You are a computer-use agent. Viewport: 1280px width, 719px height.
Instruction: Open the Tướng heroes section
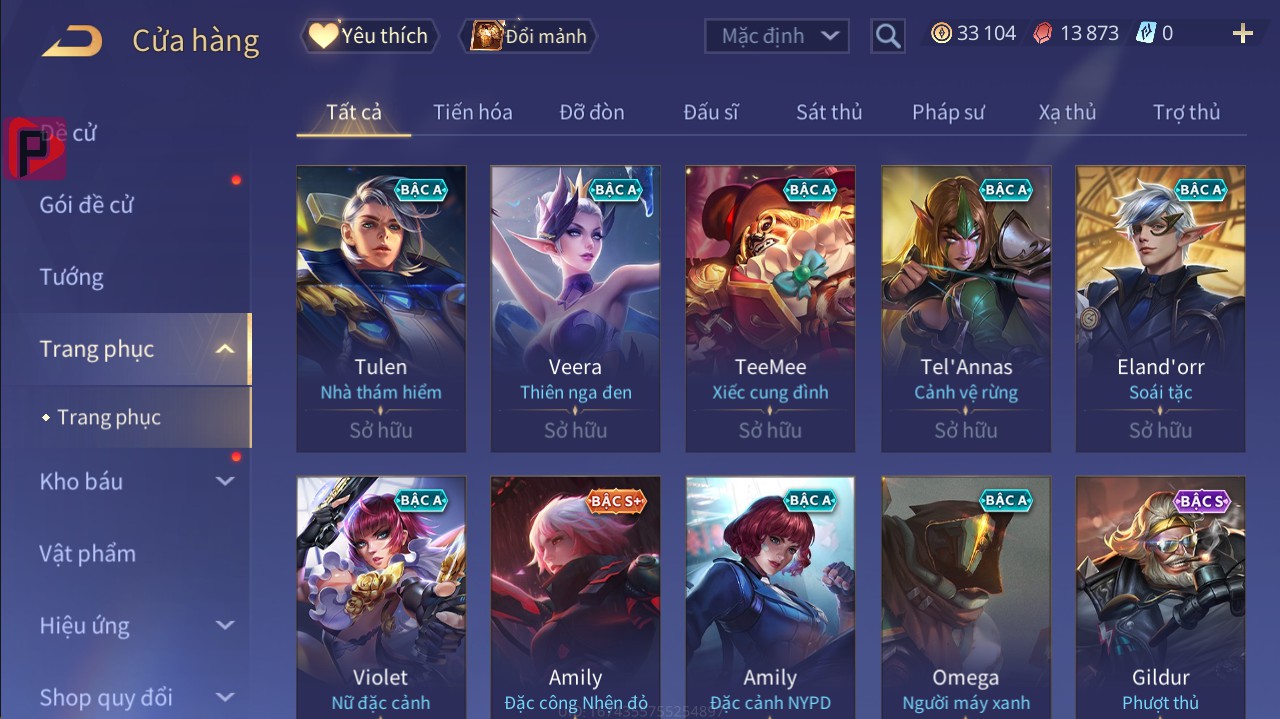point(72,277)
